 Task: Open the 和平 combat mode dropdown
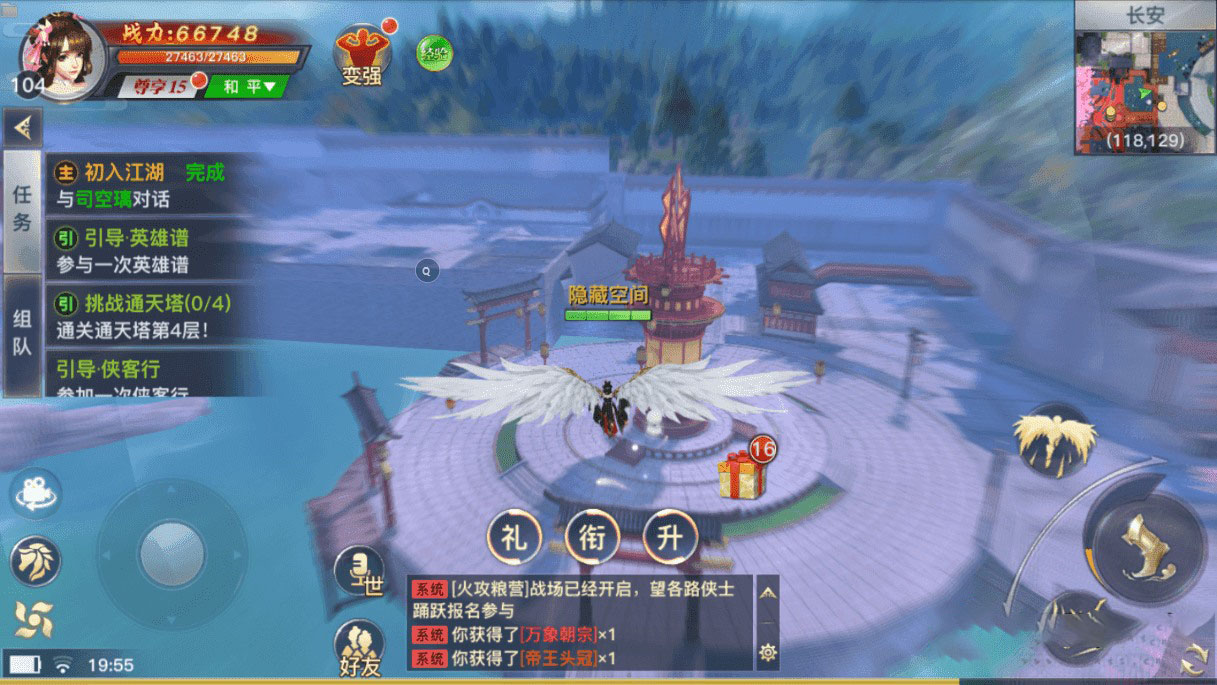pos(246,87)
